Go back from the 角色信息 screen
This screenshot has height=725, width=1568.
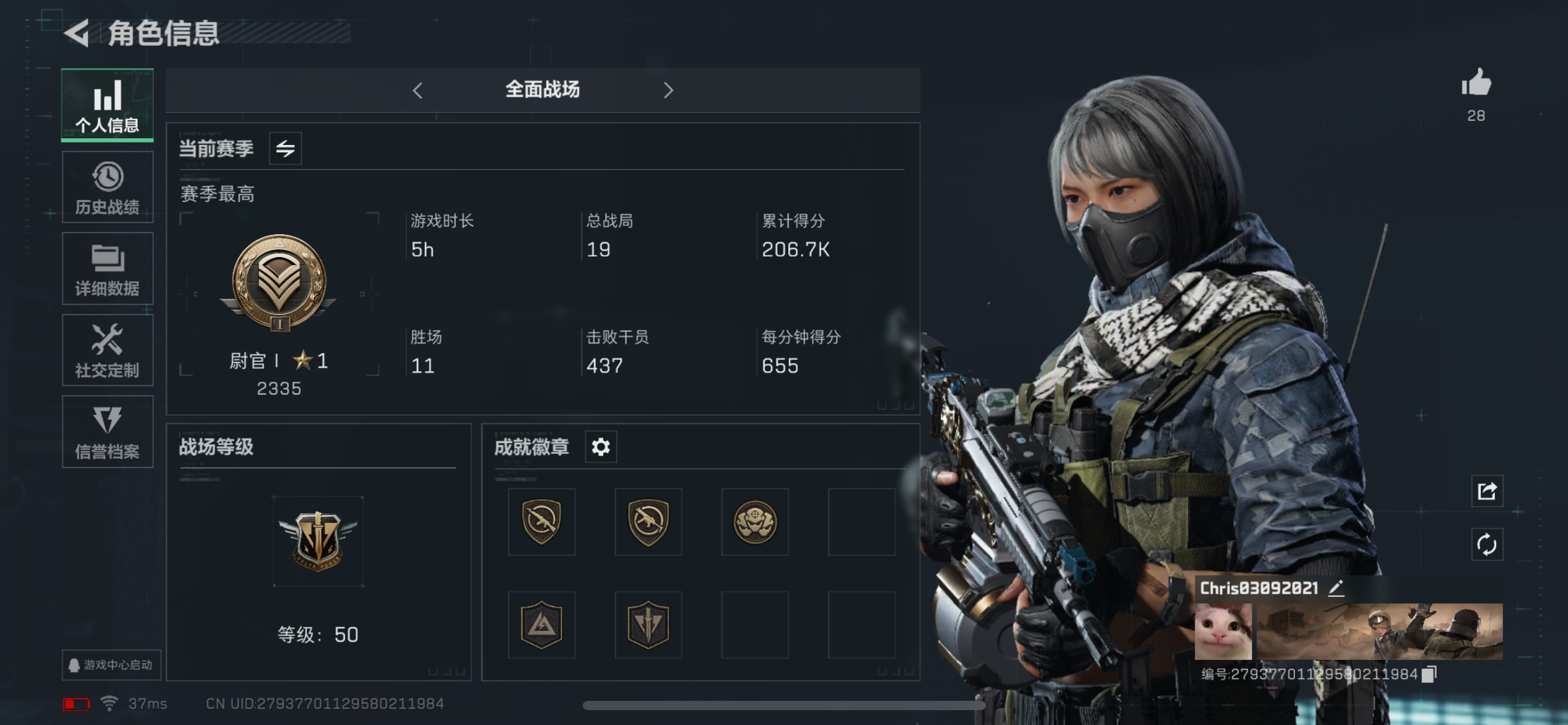pos(77,33)
